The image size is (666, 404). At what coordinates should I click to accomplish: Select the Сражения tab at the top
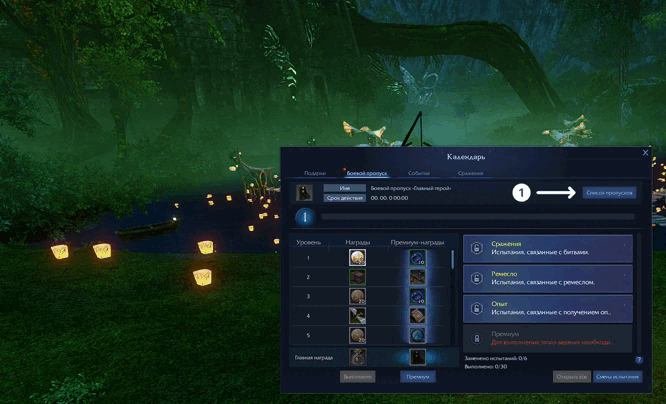coord(470,173)
